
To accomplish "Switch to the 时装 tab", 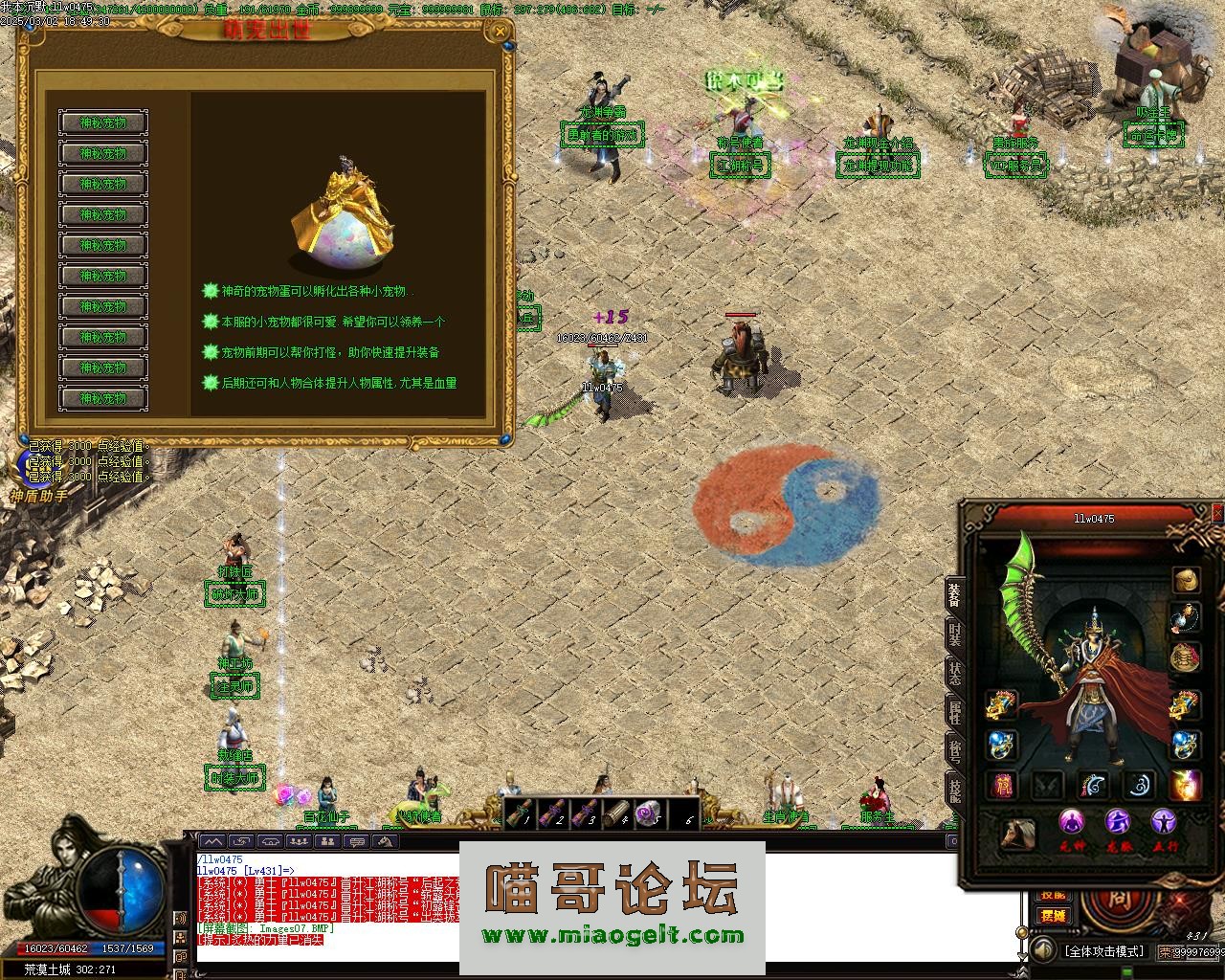I will click(954, 634).
